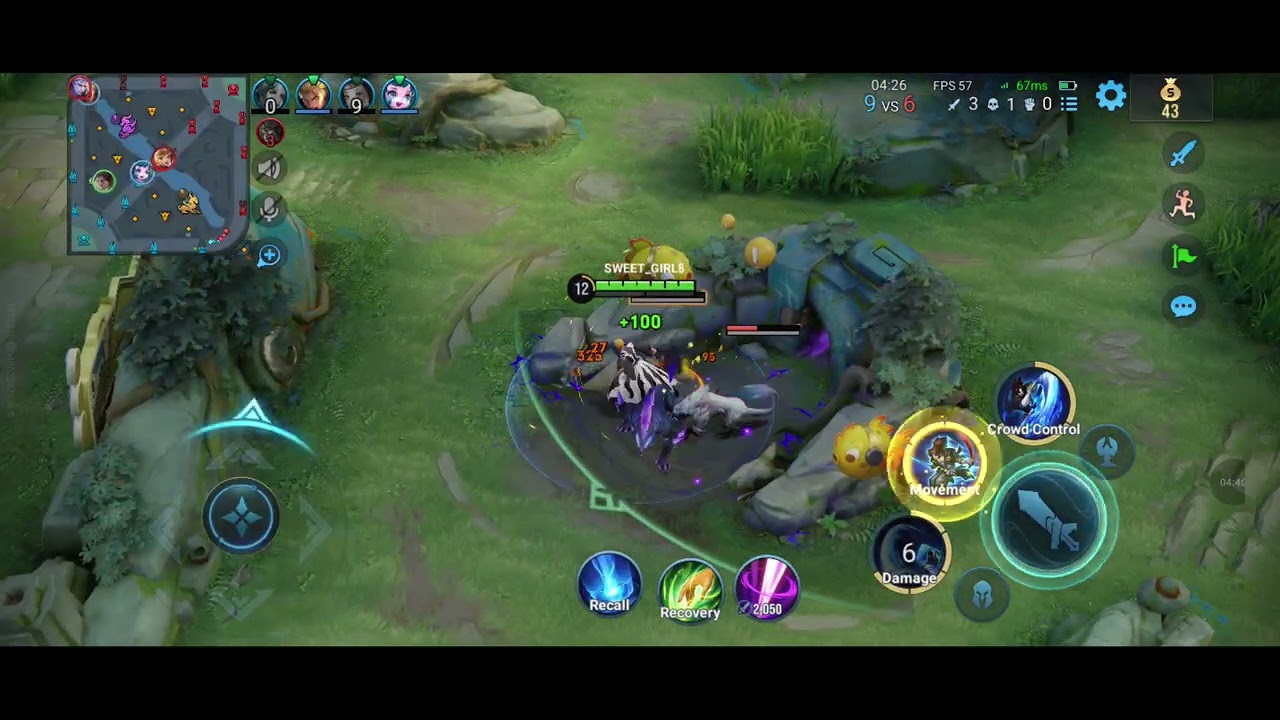The width and height of the screenshot is (1280, 720).
Task: Toggle the muted speaker icon
Action: [269, 168]
